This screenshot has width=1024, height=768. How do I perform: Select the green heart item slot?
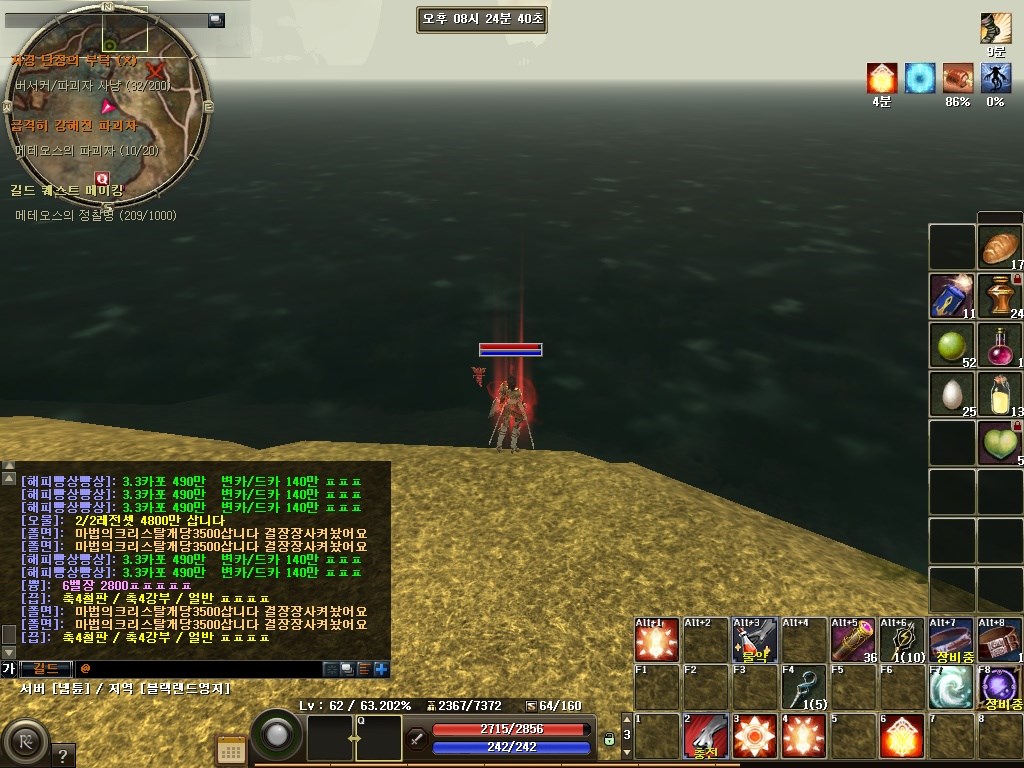tap(1000, 443)
